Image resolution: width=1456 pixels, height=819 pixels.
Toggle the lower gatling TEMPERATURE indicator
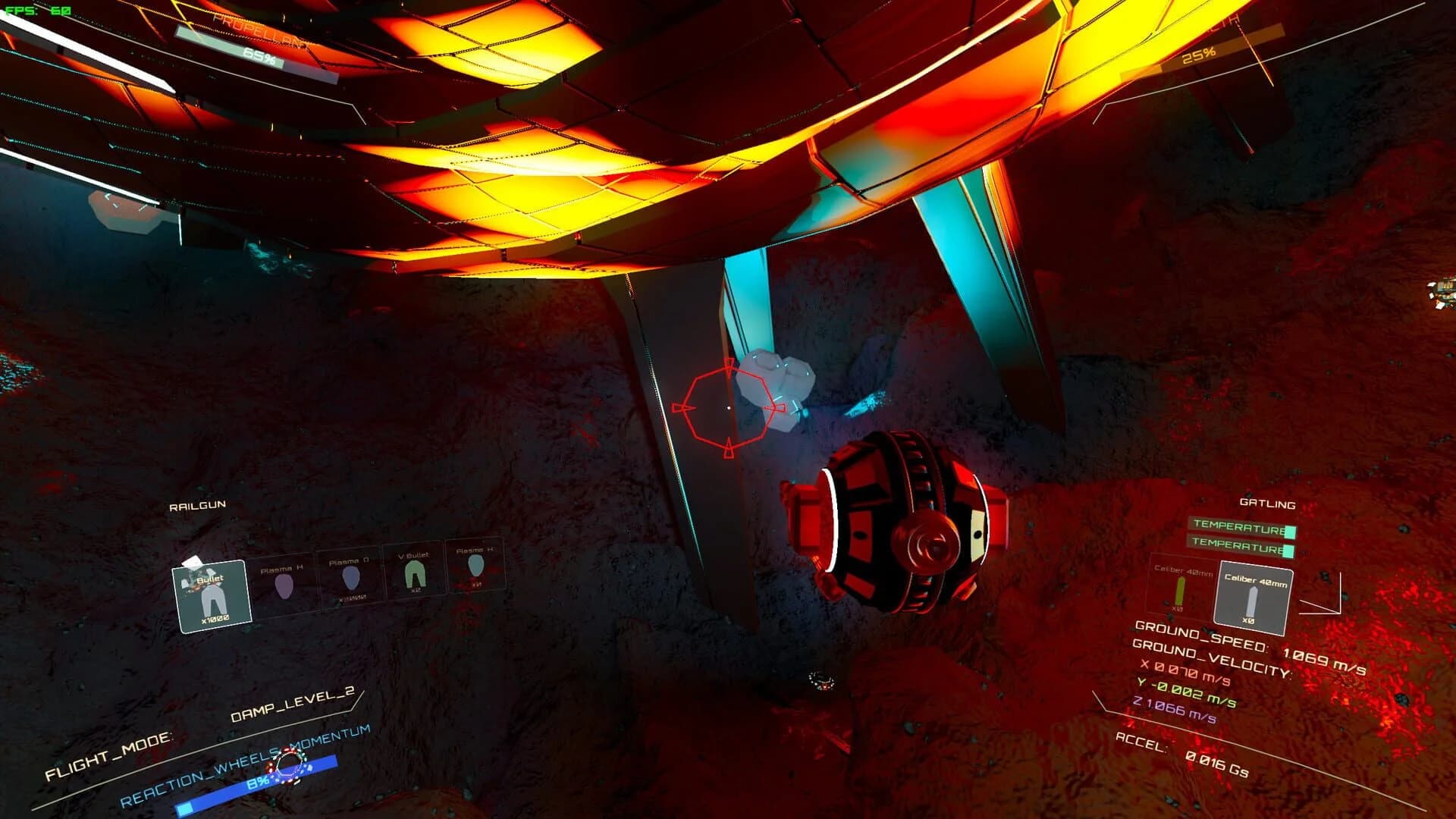click(x=1234, y=542)
